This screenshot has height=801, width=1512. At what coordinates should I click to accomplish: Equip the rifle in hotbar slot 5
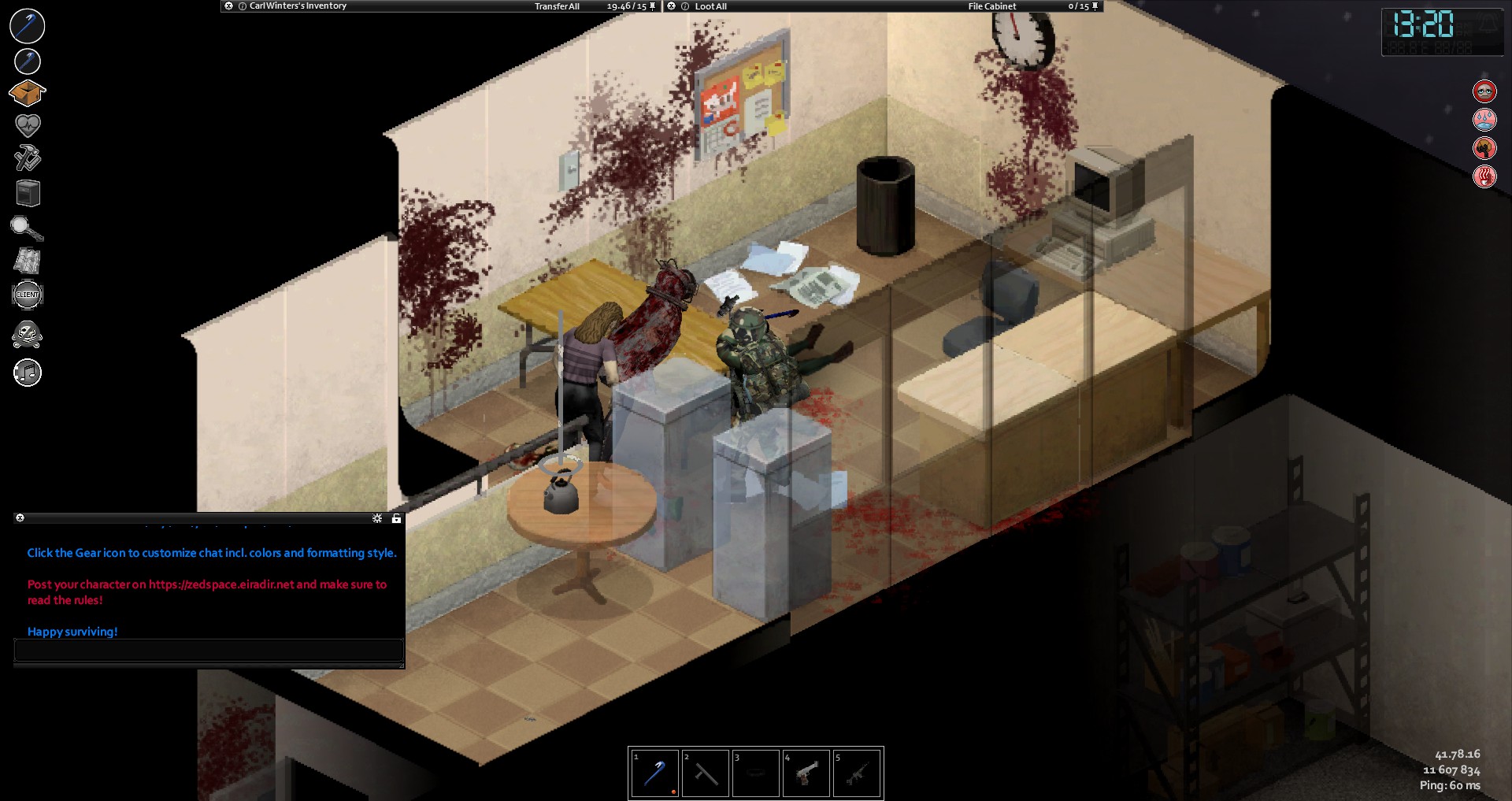pyautogui.click(x=856, y=773)
